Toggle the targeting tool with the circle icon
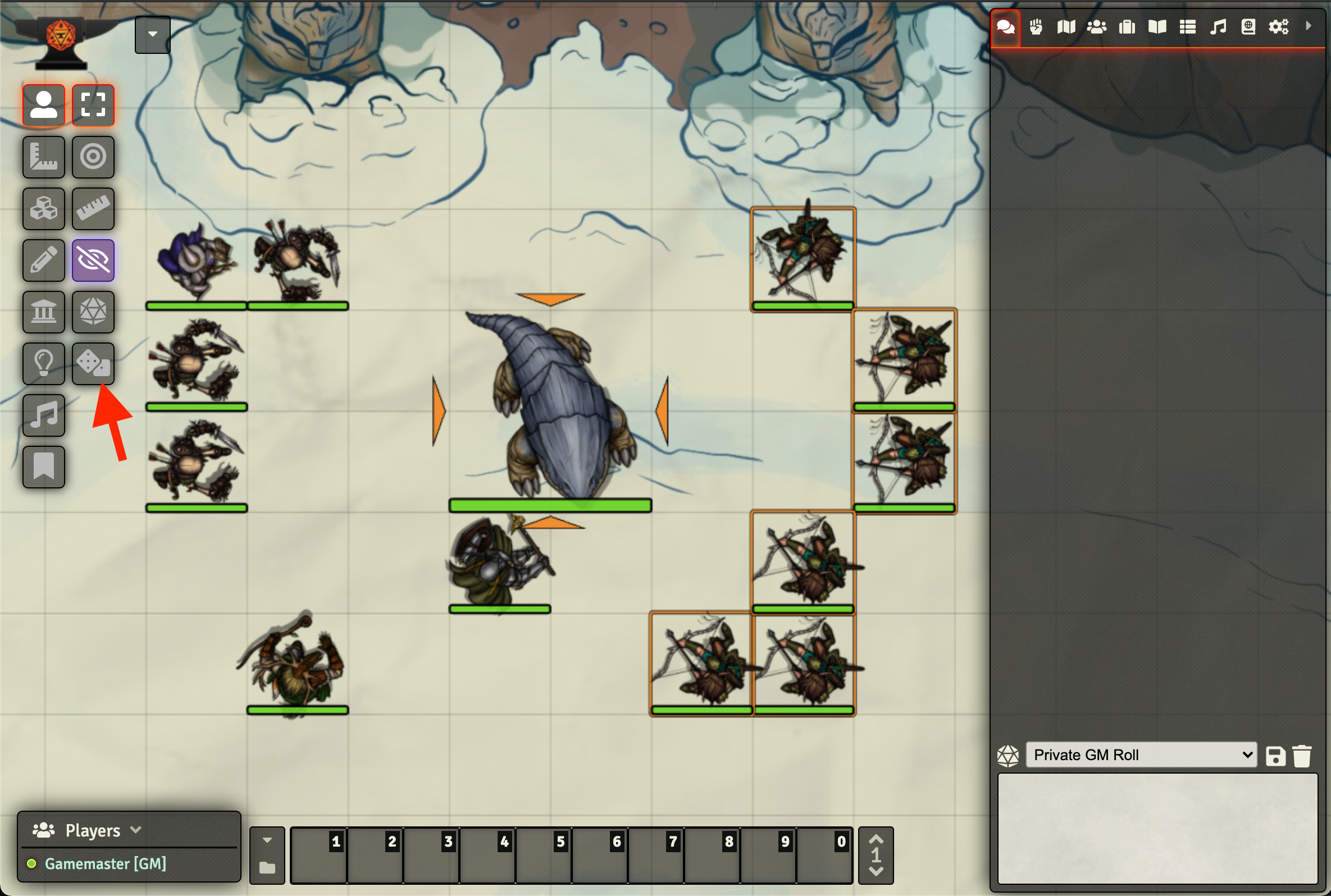 [x=93, y=157]
